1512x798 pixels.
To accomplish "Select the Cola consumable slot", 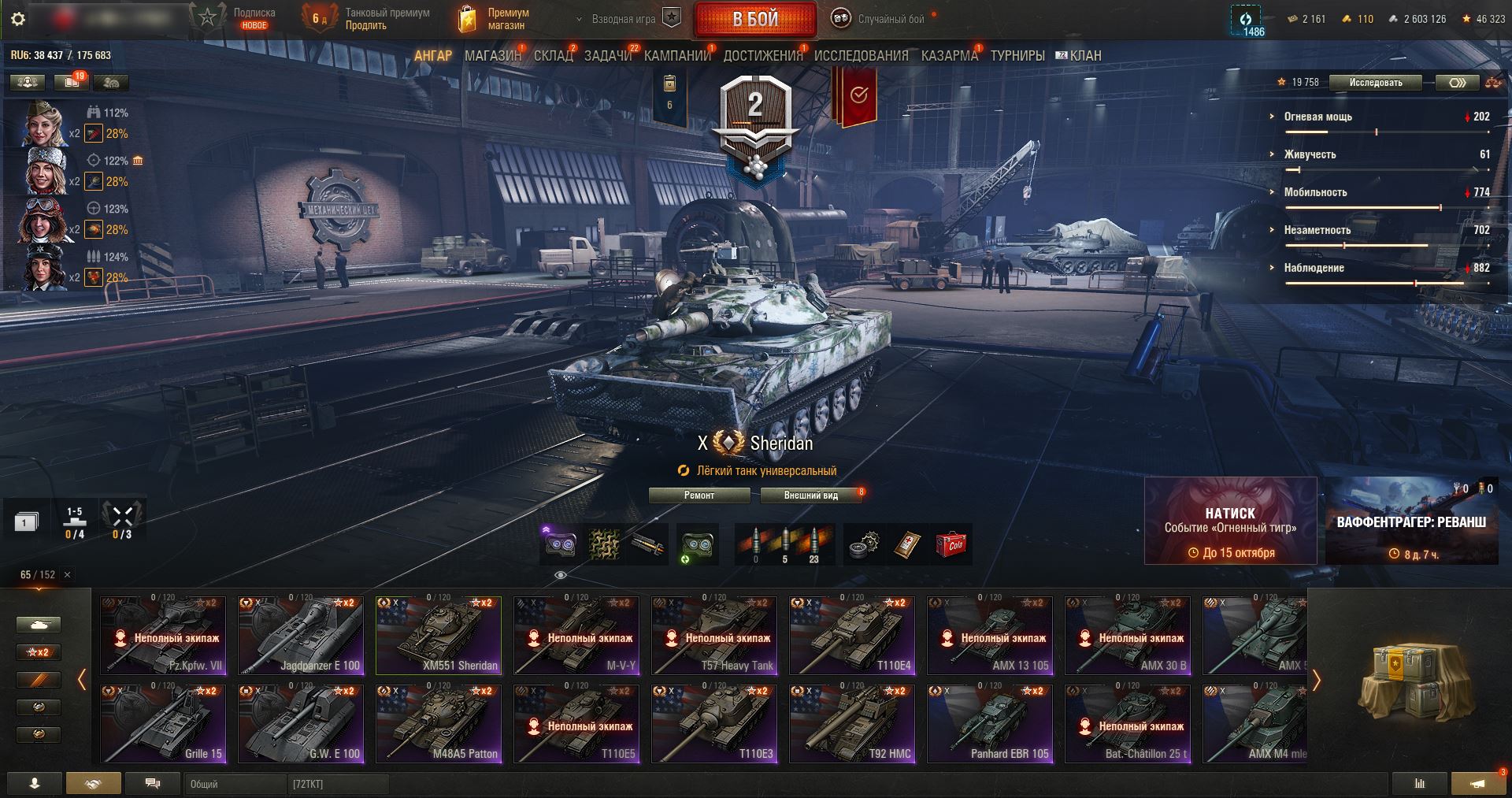I will (951, 544).
